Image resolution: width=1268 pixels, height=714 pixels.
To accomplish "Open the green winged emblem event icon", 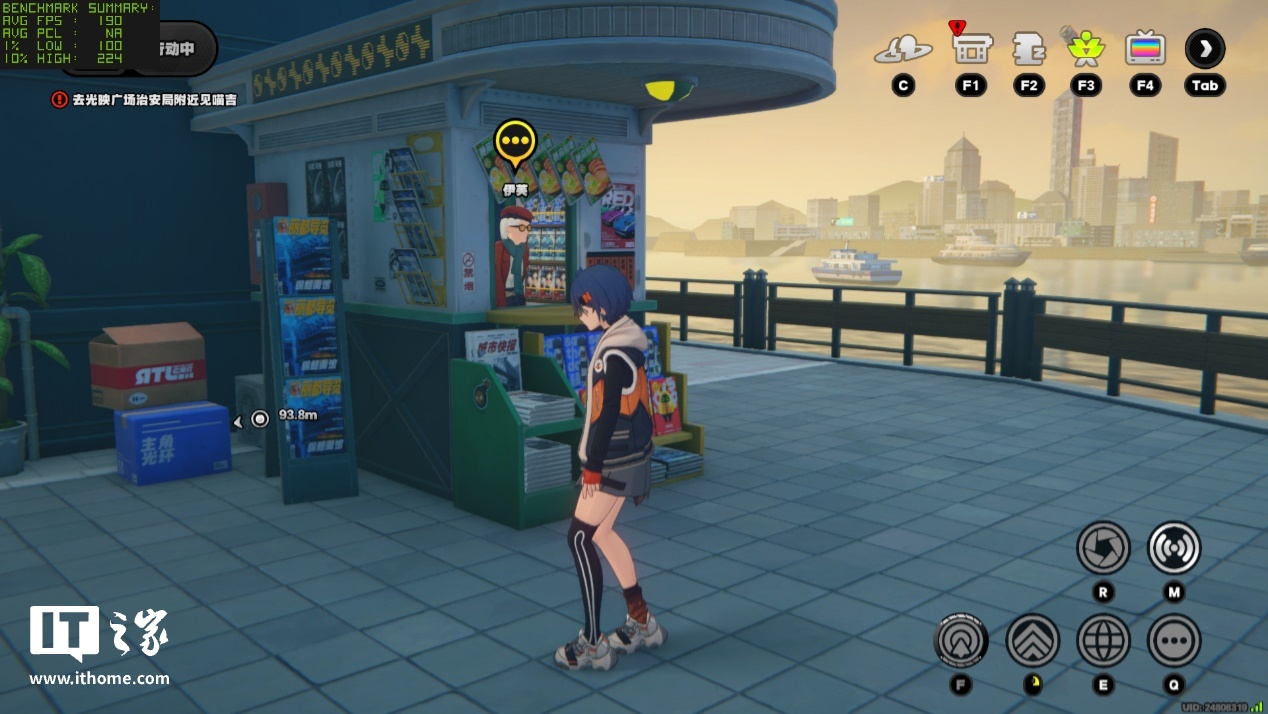I will (x=1085, y=47).
